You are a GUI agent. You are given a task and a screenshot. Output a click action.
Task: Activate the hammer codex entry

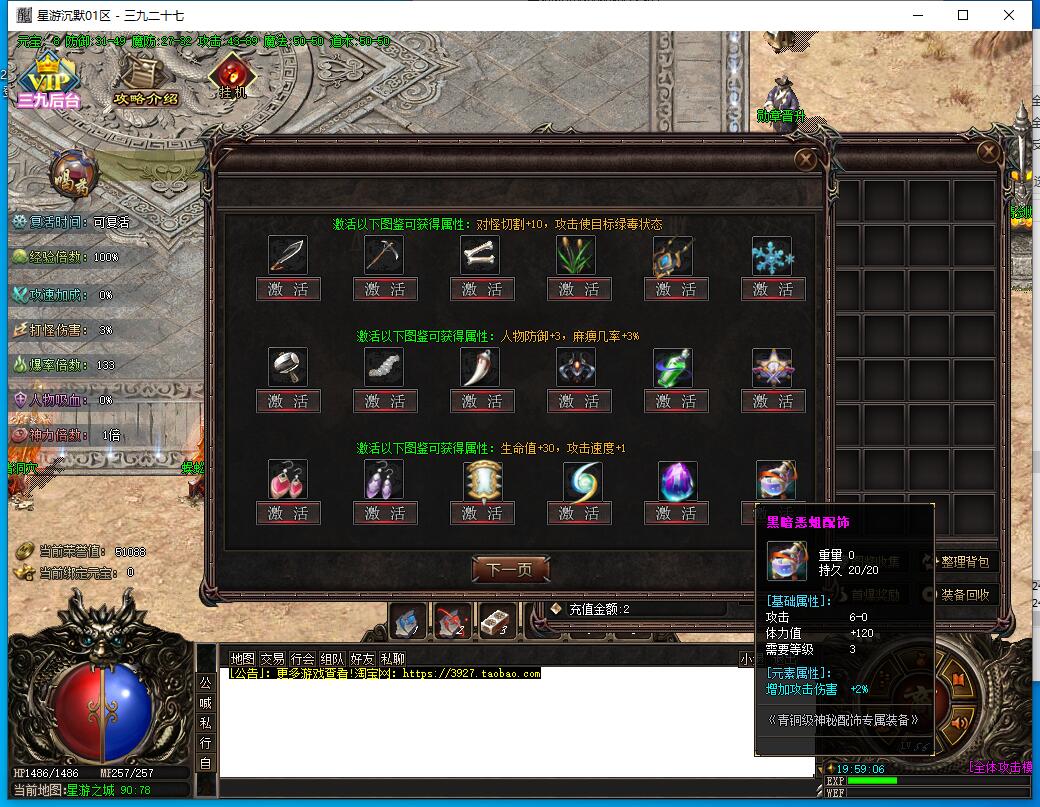pos(288,402)
